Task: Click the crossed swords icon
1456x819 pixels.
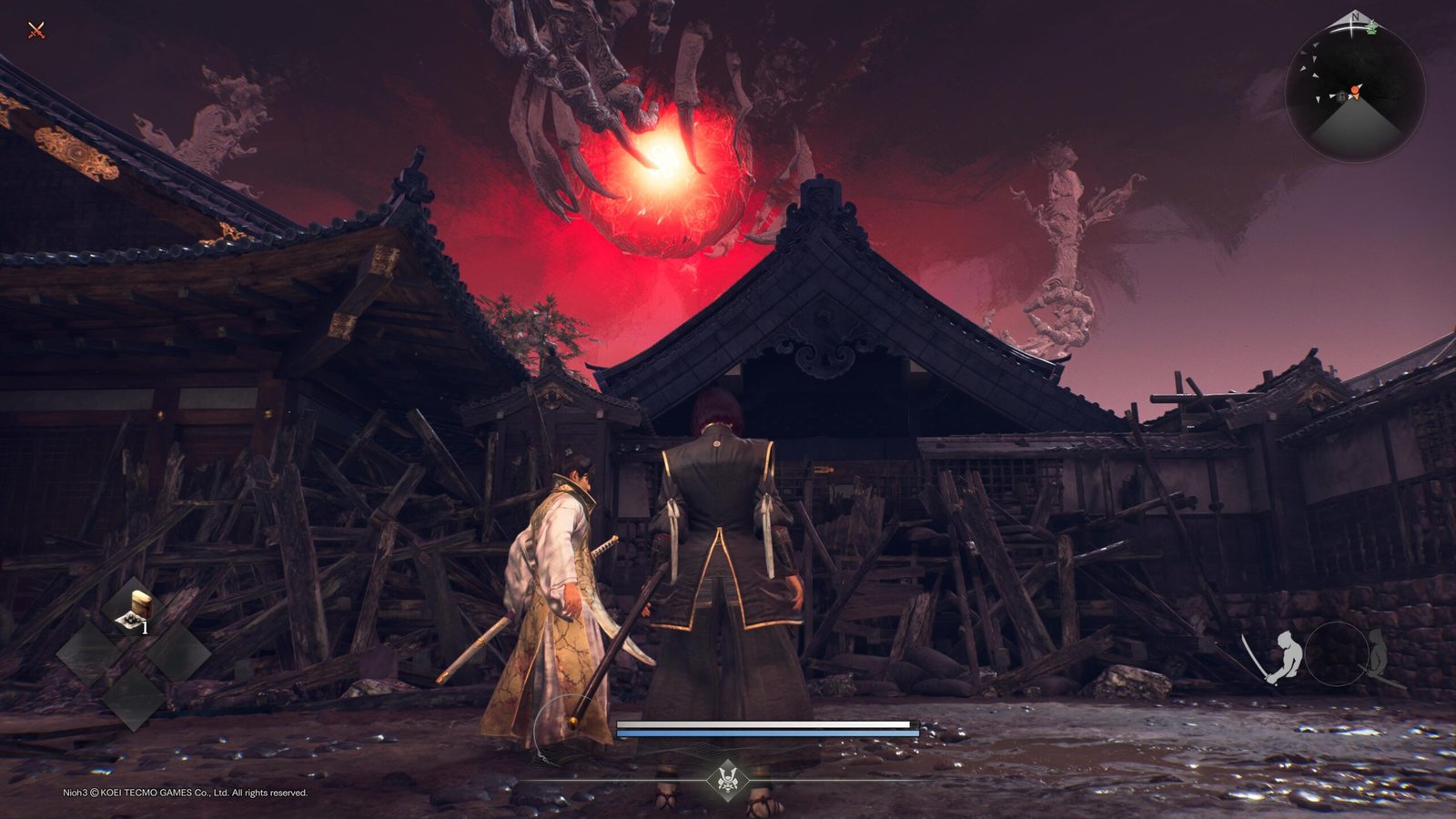Action: click(x=36, y=31)
